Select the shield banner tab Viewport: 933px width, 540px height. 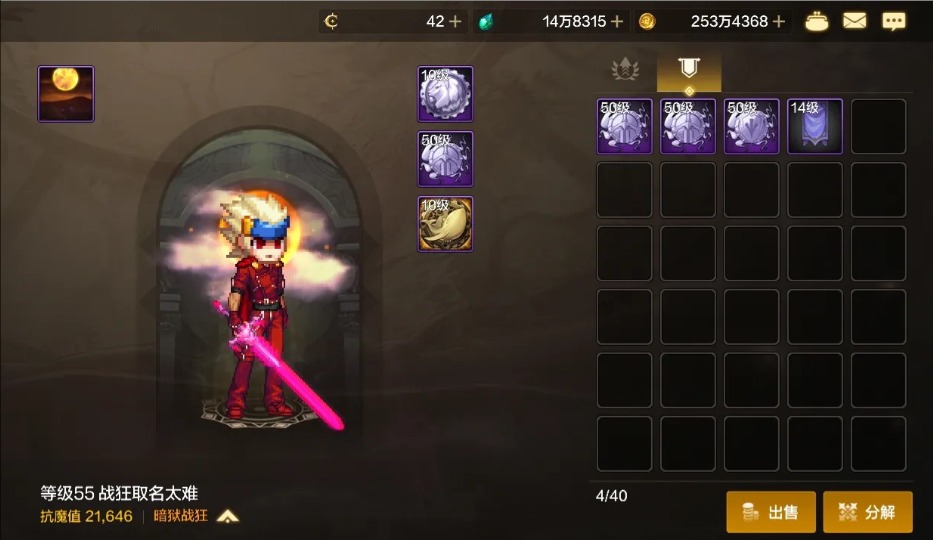[x=688, y=70]
